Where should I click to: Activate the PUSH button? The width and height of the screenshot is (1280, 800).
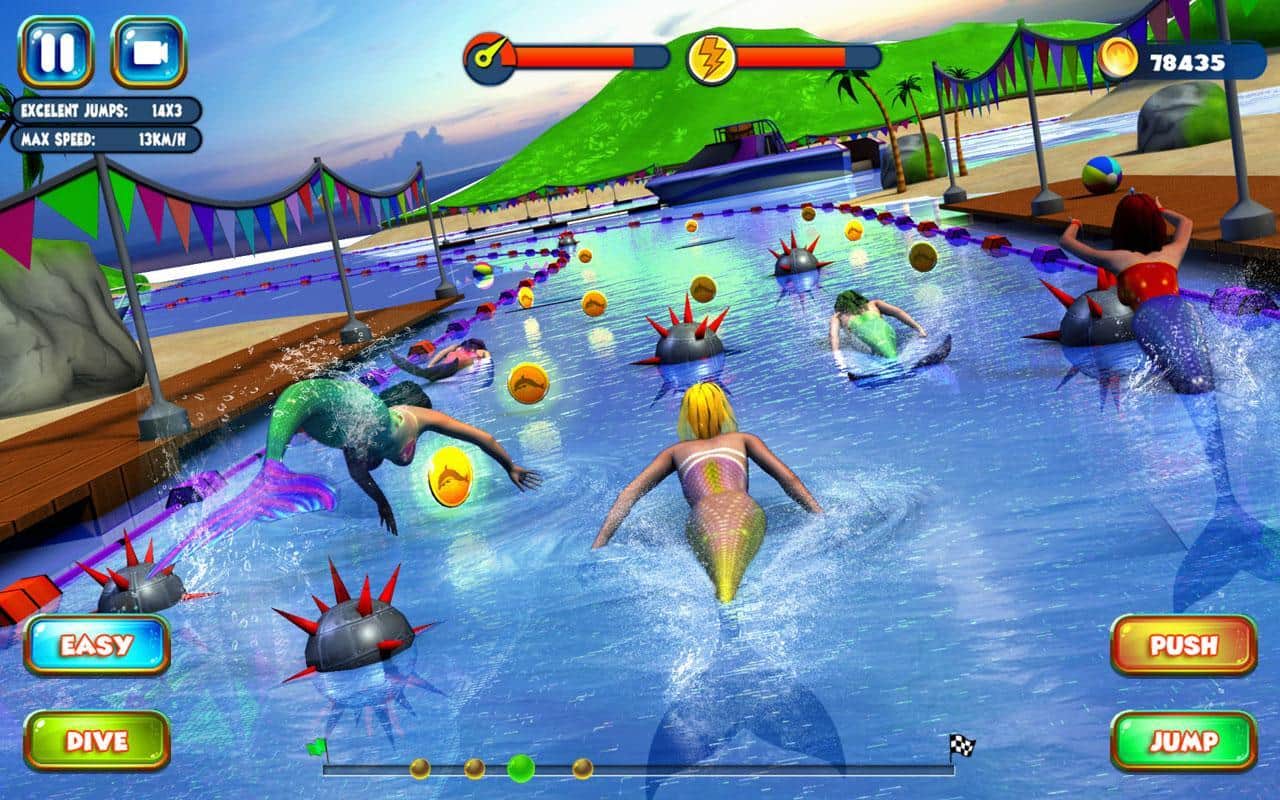click(x=1183, y=645)
